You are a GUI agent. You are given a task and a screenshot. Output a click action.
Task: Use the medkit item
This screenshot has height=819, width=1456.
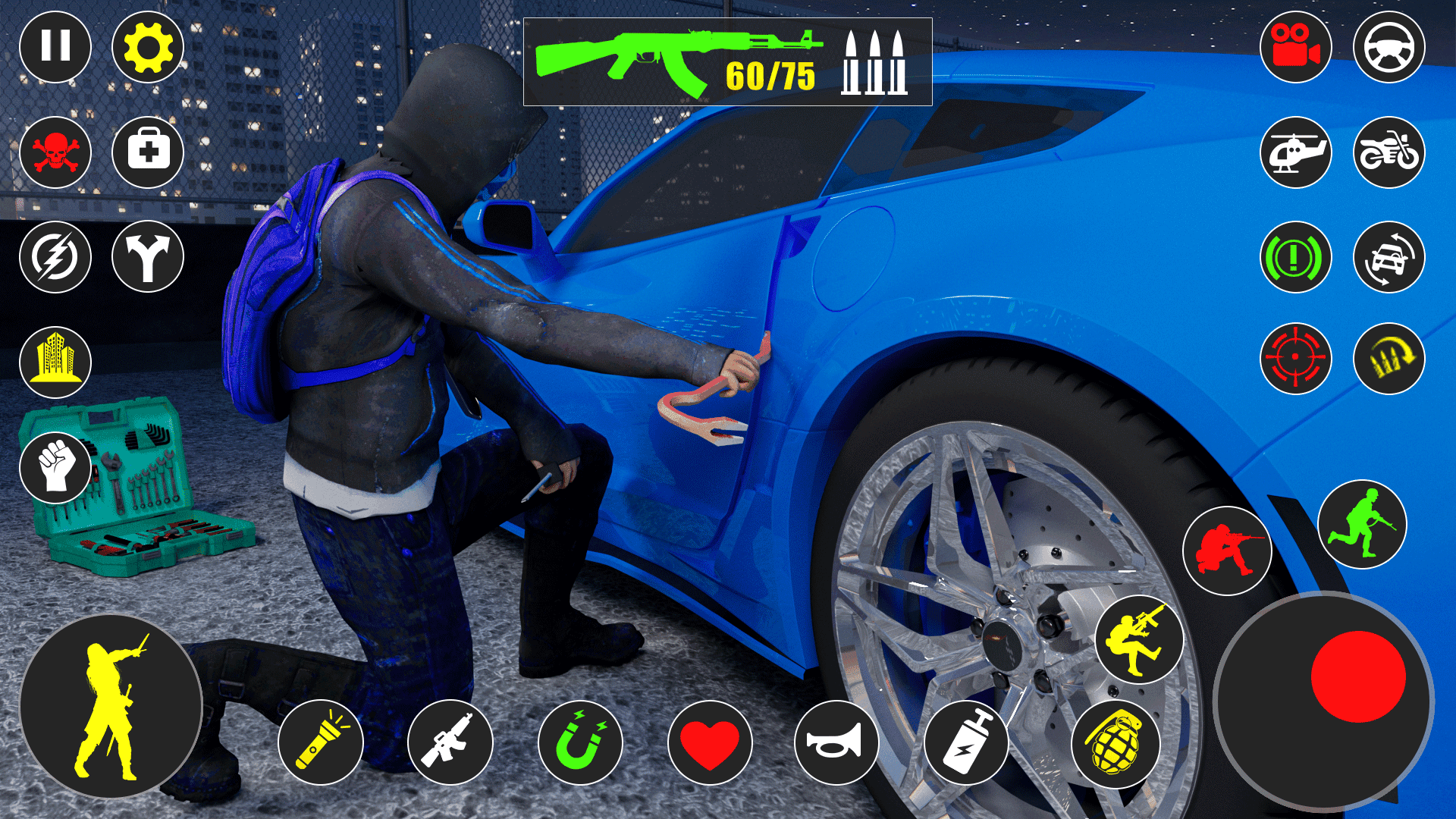click(149, 152)
